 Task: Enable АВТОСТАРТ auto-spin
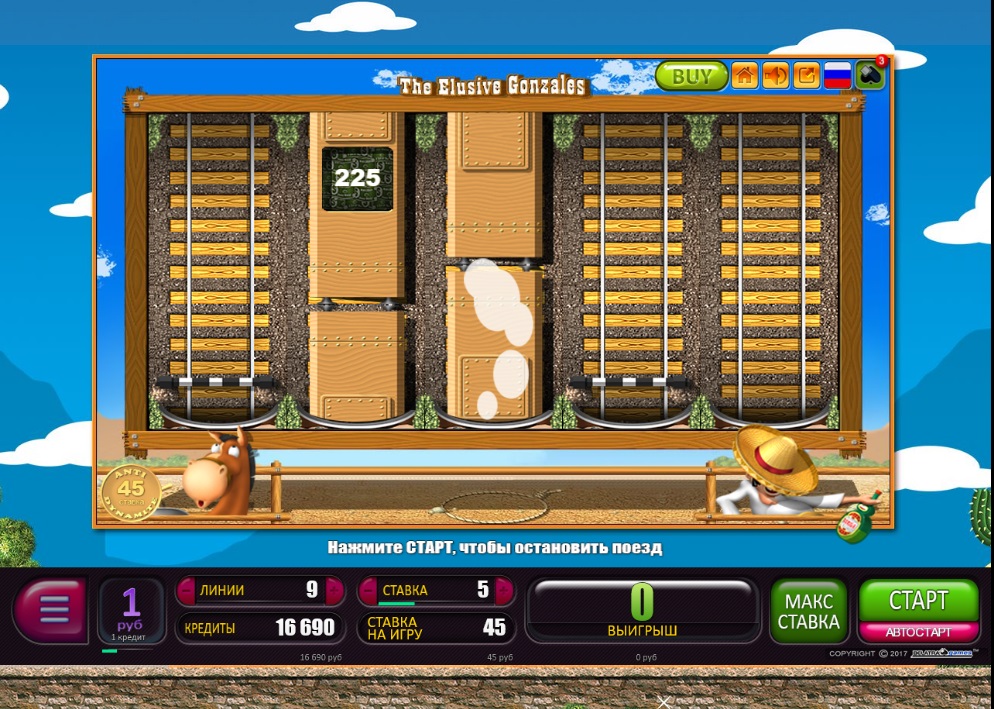pyautogui.click(x=918, y=632)
